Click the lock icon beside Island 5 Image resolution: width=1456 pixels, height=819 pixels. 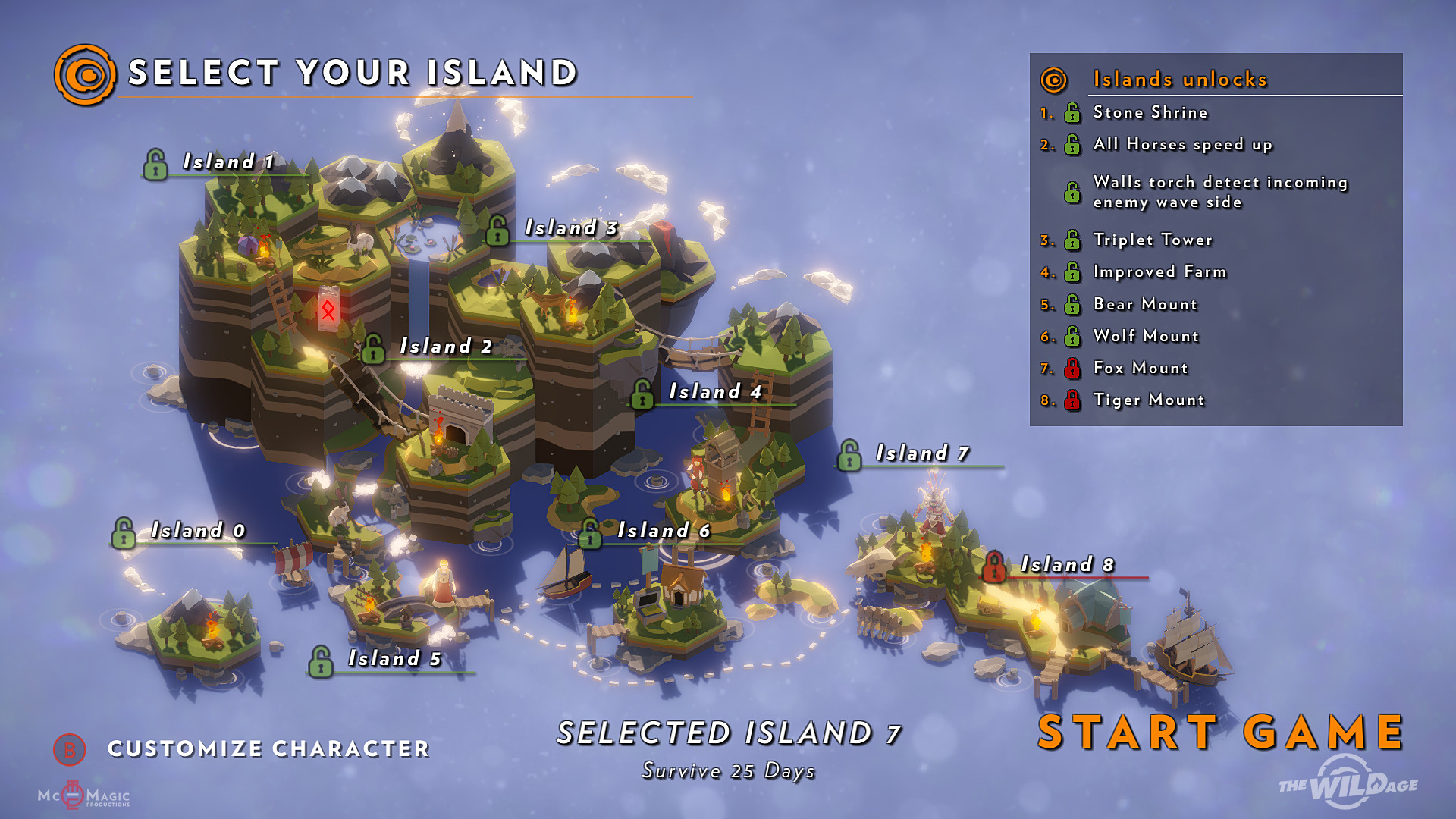click(x=322, y=661)
